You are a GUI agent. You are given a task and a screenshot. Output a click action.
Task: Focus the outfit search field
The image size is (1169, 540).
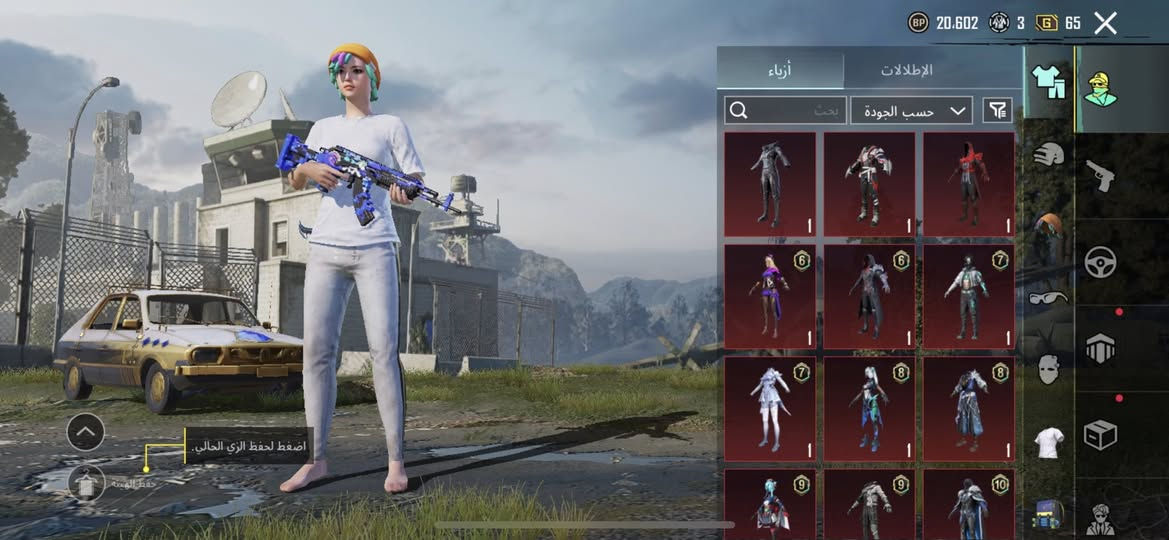pos(786,111)
